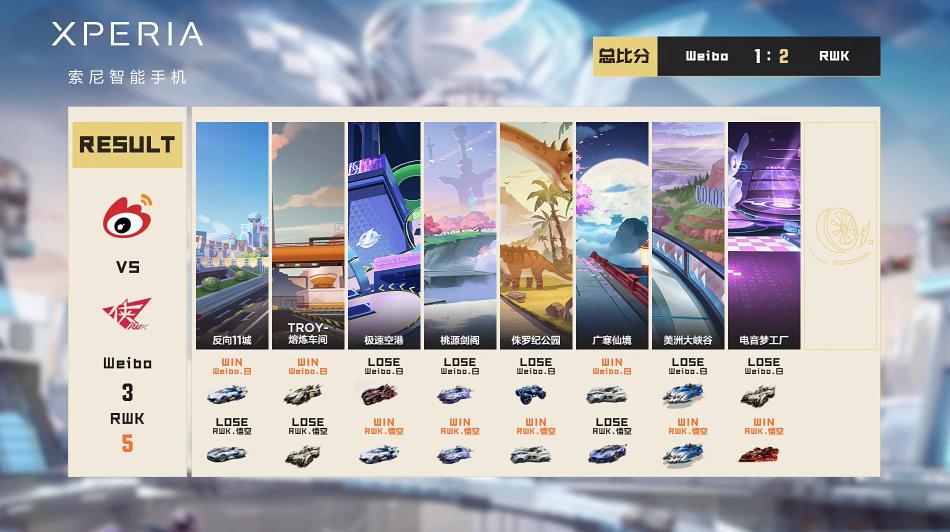Viewport: 950px width, 532px height.
Task: Open the 极速空港 map card
Action: click(384, 235)
